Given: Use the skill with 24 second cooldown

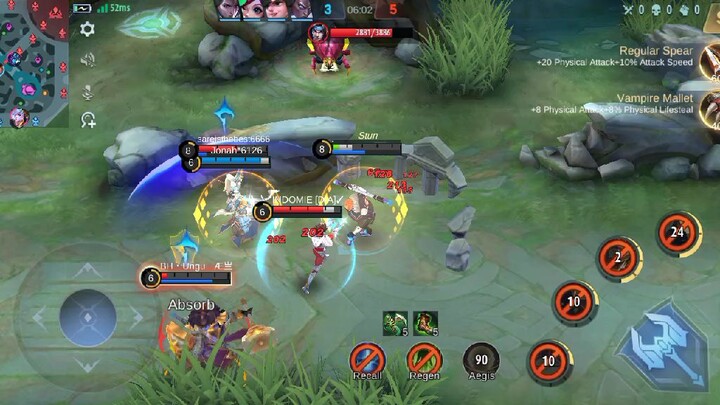Looking at the screenshot, I should [678, 232].
